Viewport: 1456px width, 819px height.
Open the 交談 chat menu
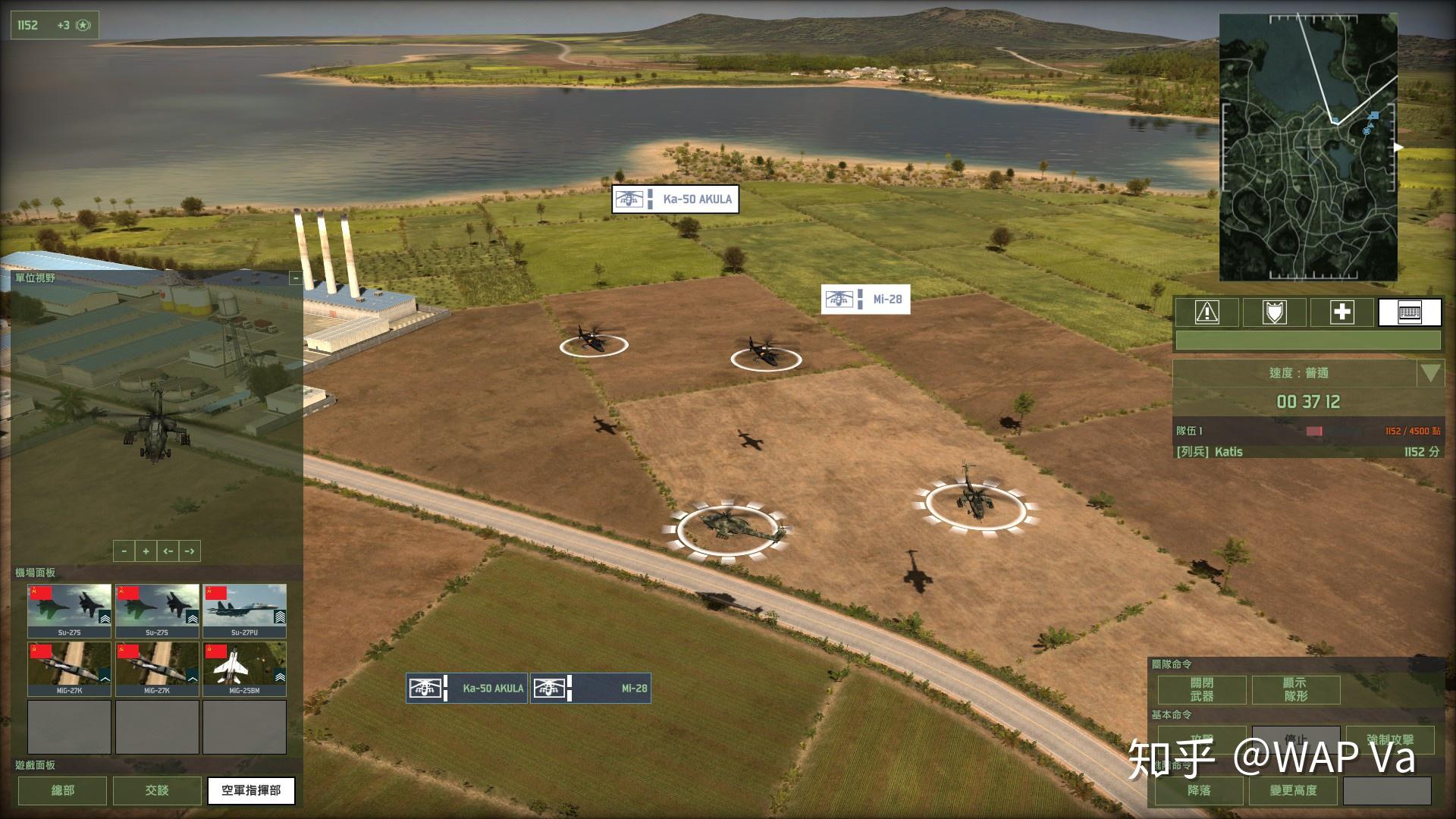[156, 790]
